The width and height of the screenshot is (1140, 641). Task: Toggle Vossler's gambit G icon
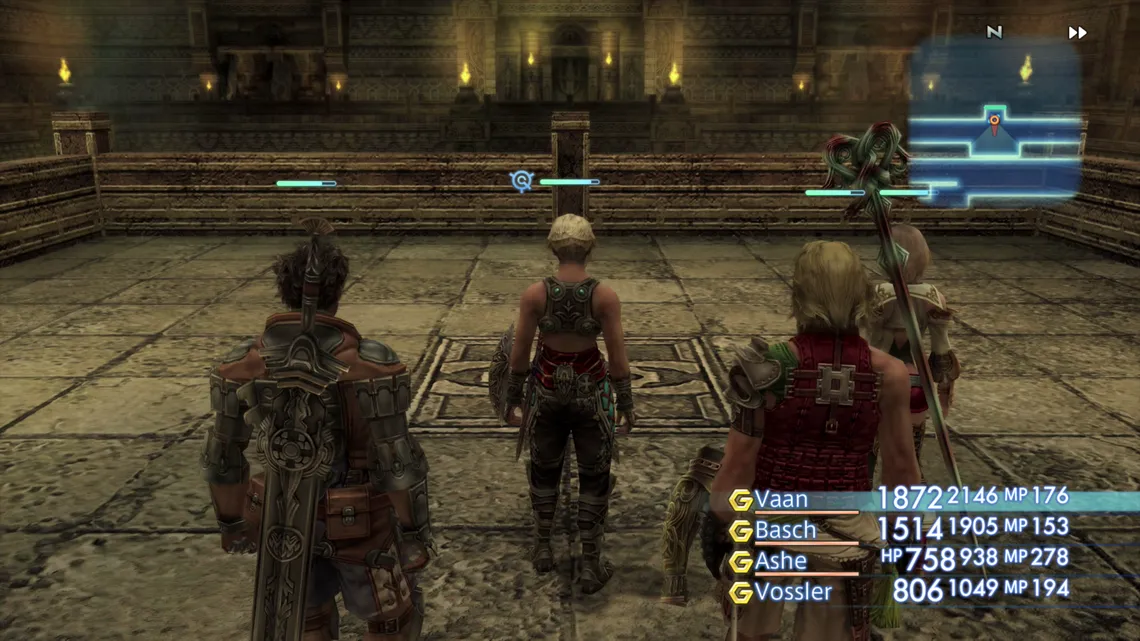point(740,593)
